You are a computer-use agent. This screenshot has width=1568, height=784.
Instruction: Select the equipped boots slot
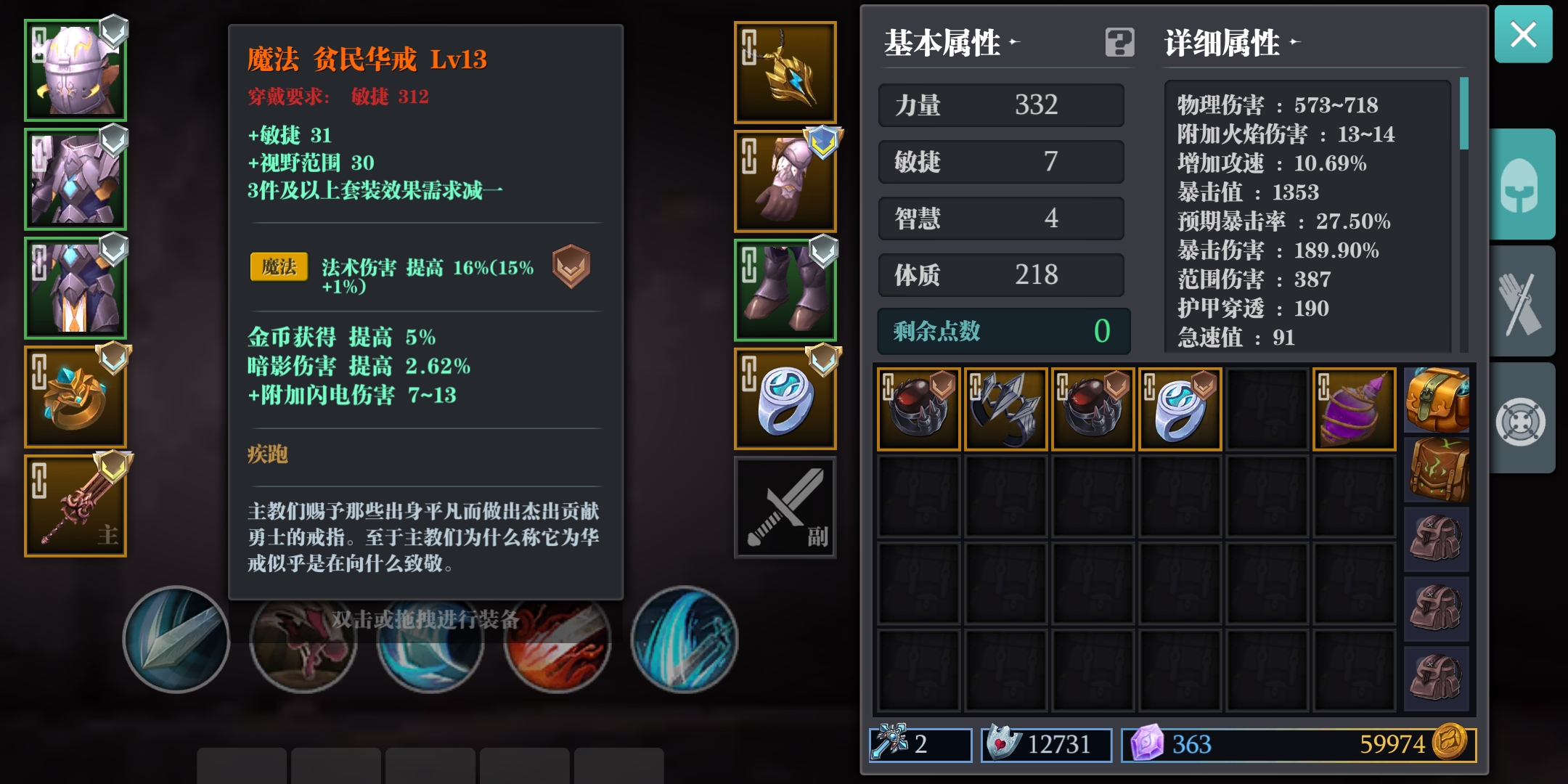pyautogui.click(x=785, y=289)
